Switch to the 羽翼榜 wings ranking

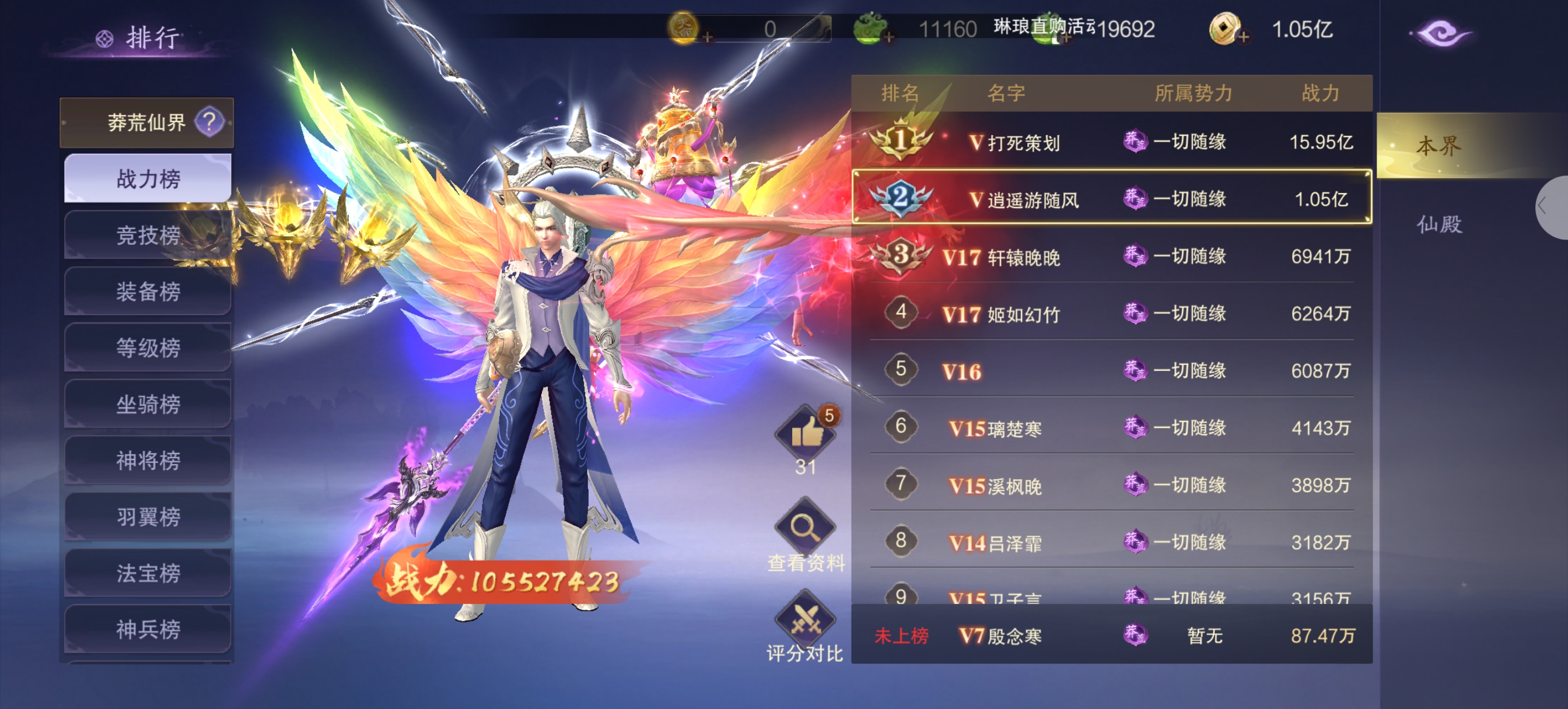pyautogui.click(x=148, y=517)
